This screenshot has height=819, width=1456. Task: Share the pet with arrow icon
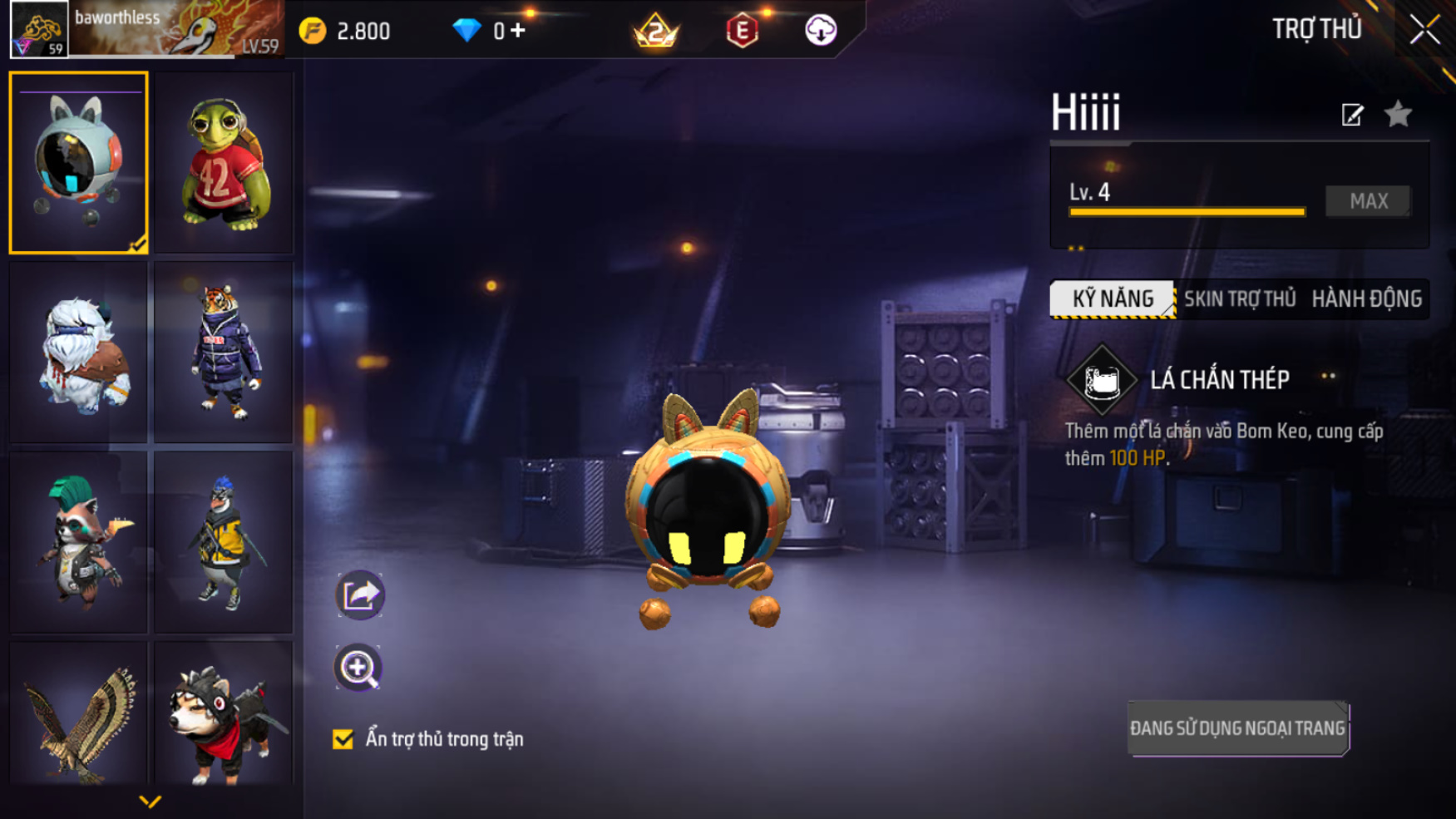click(x=359, y=595)
